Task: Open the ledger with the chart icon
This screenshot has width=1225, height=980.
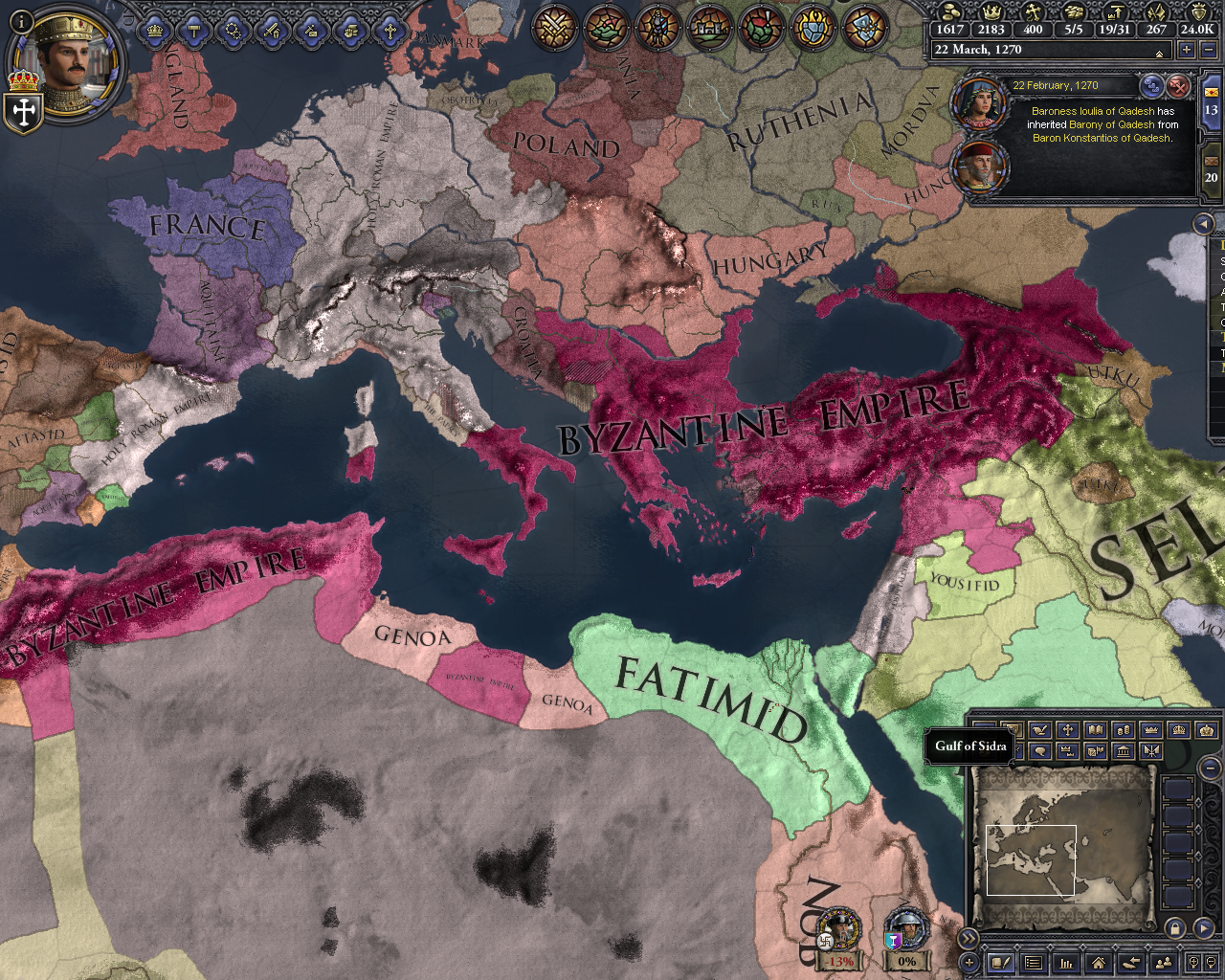Action: (x=1066, y=963)
